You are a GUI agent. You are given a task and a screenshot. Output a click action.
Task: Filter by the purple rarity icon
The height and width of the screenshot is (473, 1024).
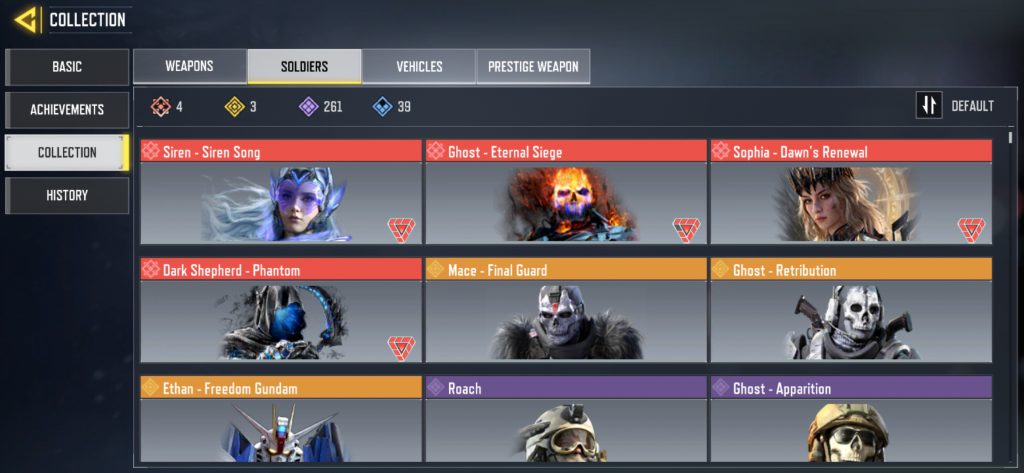pos(308,106)
